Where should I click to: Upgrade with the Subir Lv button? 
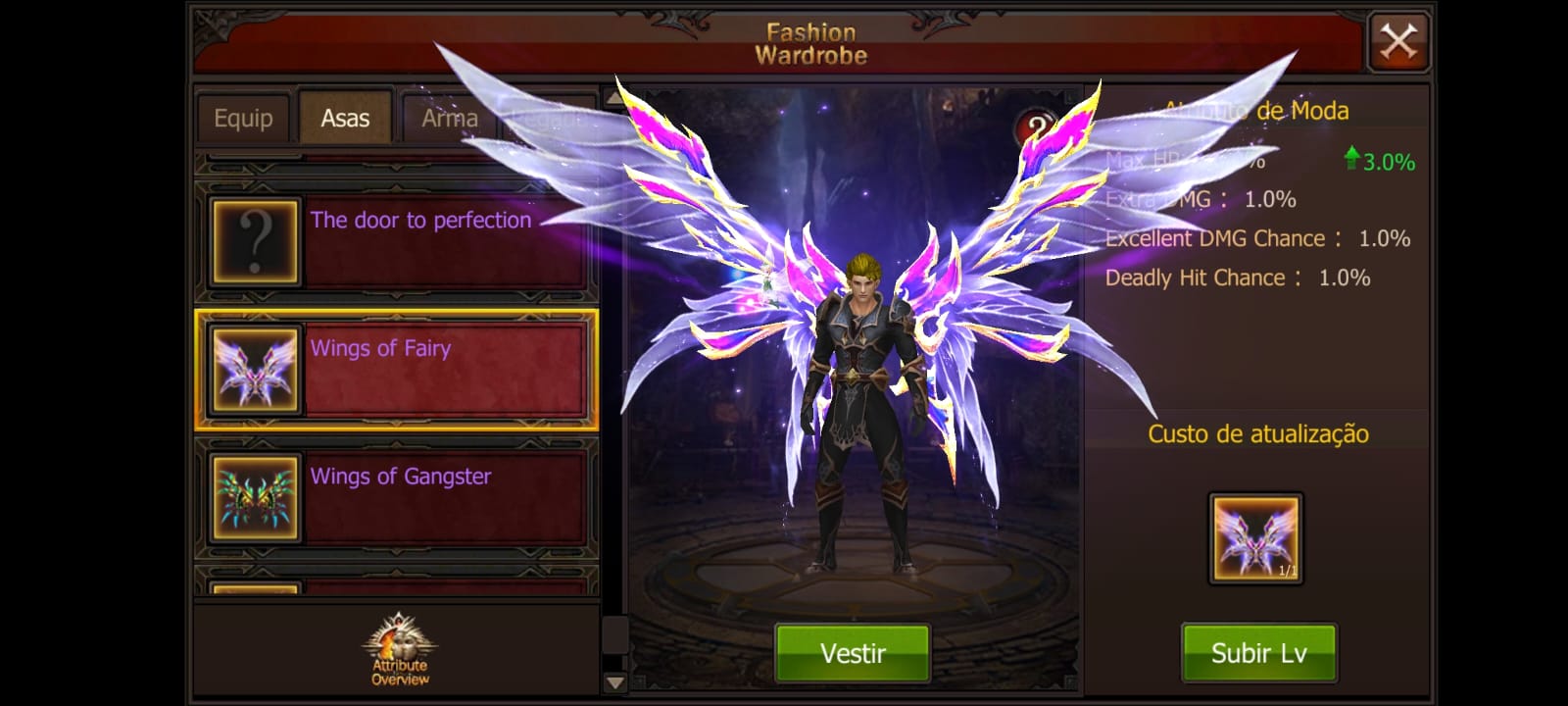point(1258,653)
